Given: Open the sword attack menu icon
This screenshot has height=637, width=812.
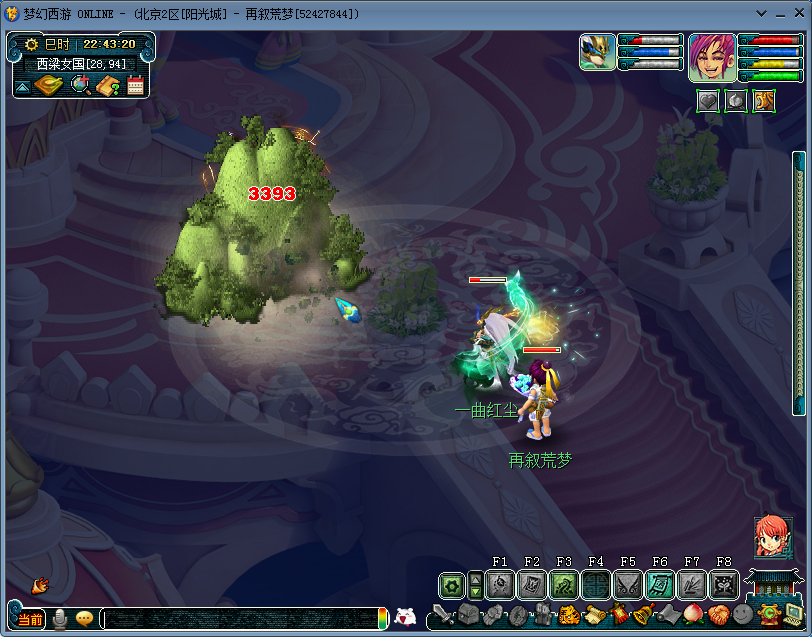Looking at the screenshot, I should (x=444, y=615).
